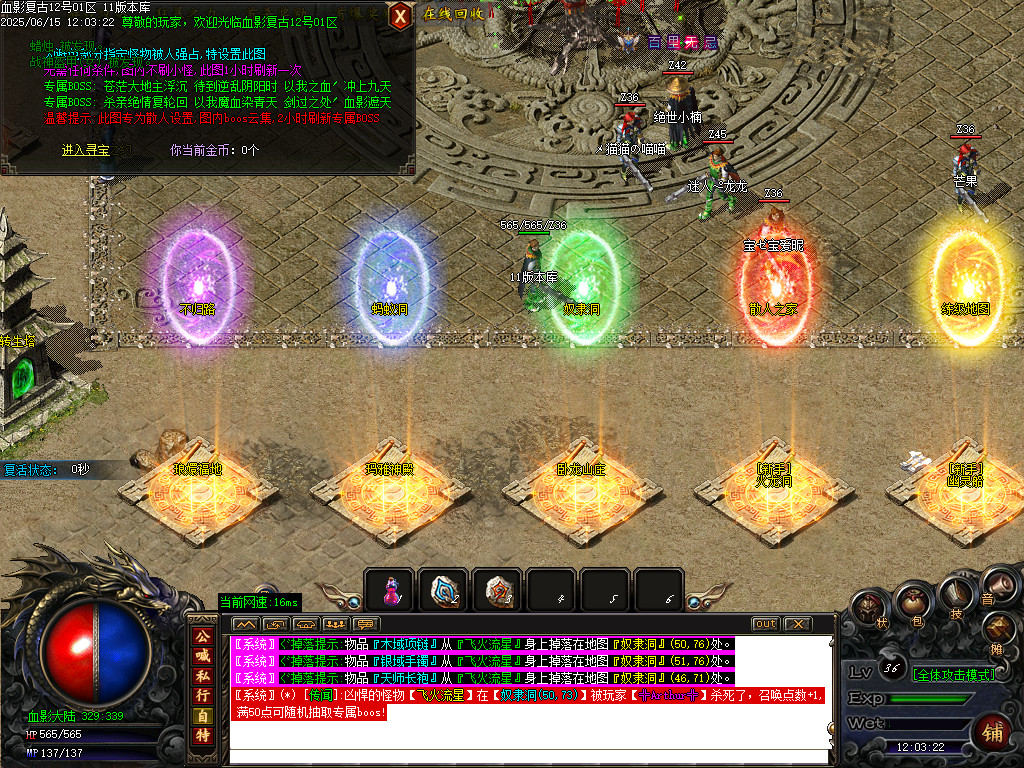Close the treasure hunt dialog with the X
Screen dimensions: 1024x768
tap(400, 15)
